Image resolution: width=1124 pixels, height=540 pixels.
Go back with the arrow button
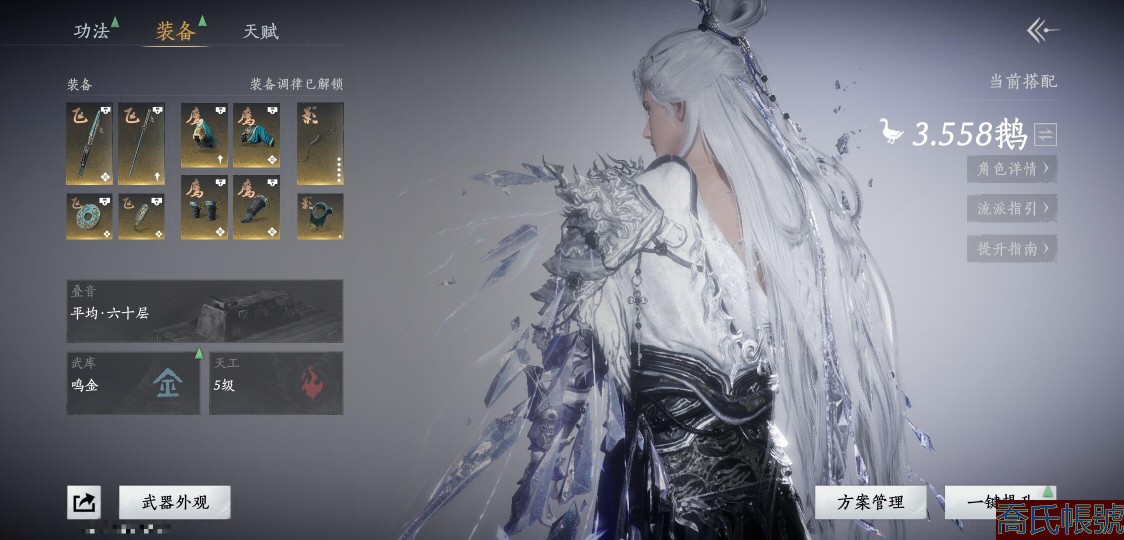click(x=1042, y=31)
